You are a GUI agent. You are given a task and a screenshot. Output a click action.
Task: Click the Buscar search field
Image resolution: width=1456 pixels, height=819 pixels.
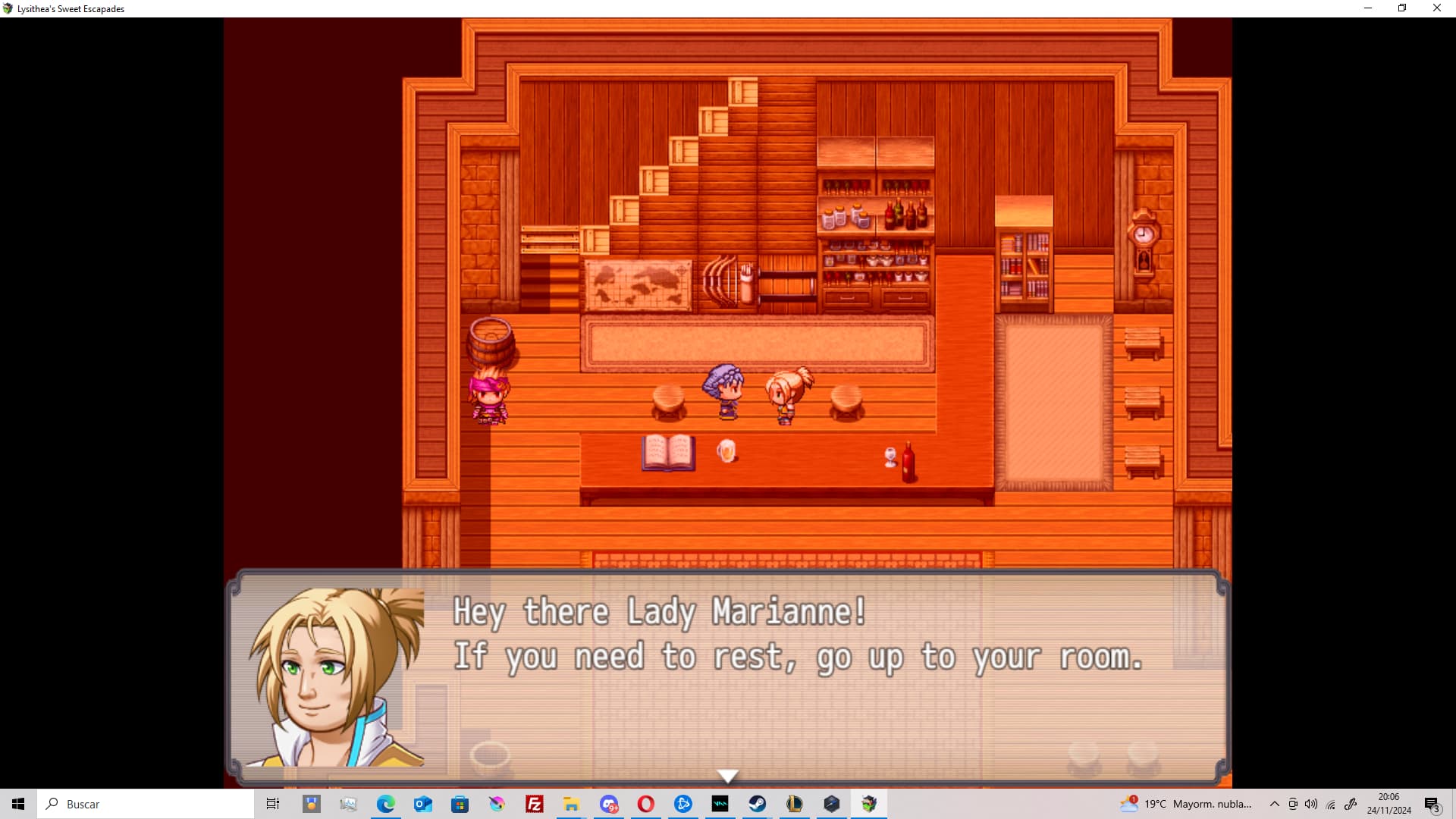pyautogui.click(x=144, y=804)
